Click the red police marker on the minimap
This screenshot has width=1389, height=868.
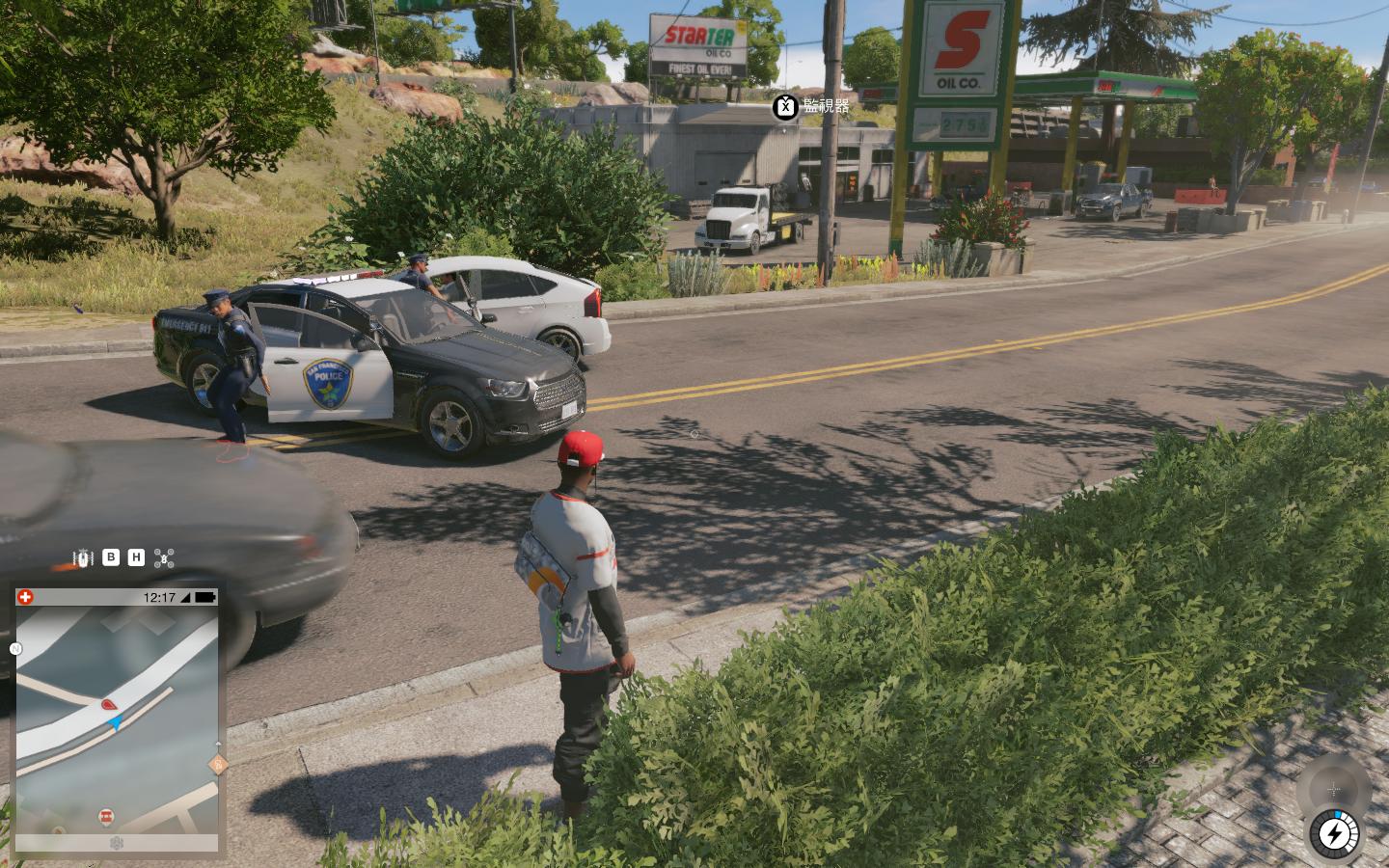(108, 706)
